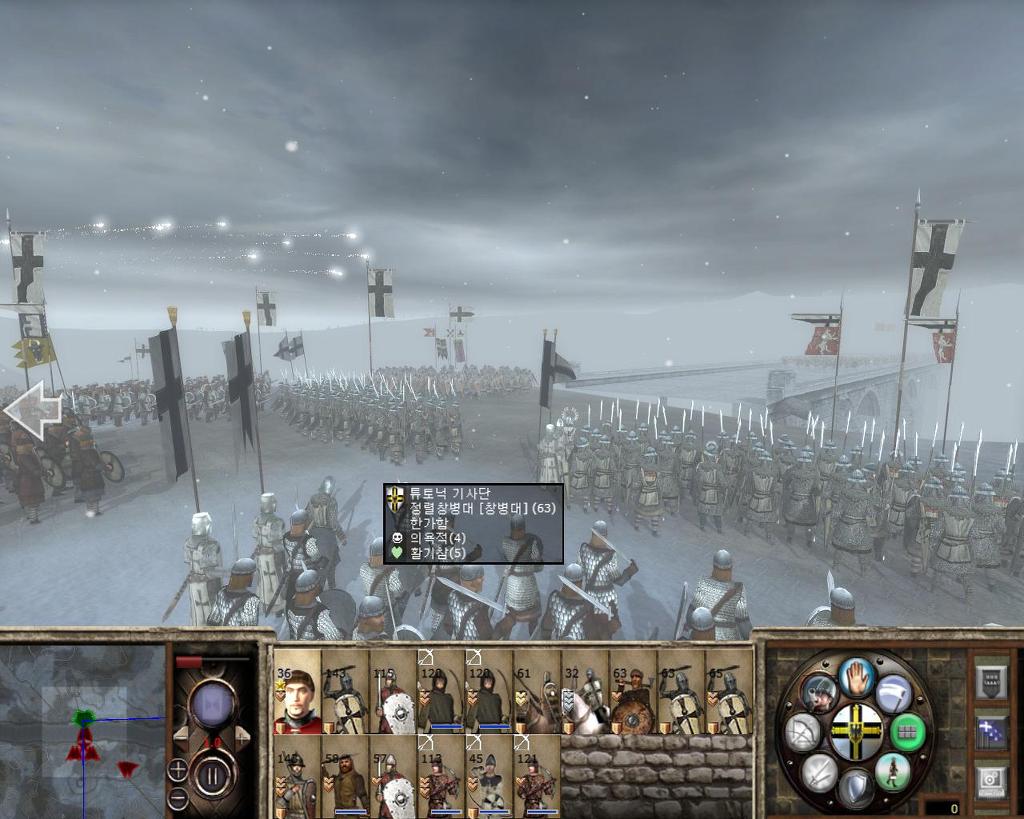Select the general's portrait unit card
The height and width of the screenshot is (819, 1024).
(297, 692)
